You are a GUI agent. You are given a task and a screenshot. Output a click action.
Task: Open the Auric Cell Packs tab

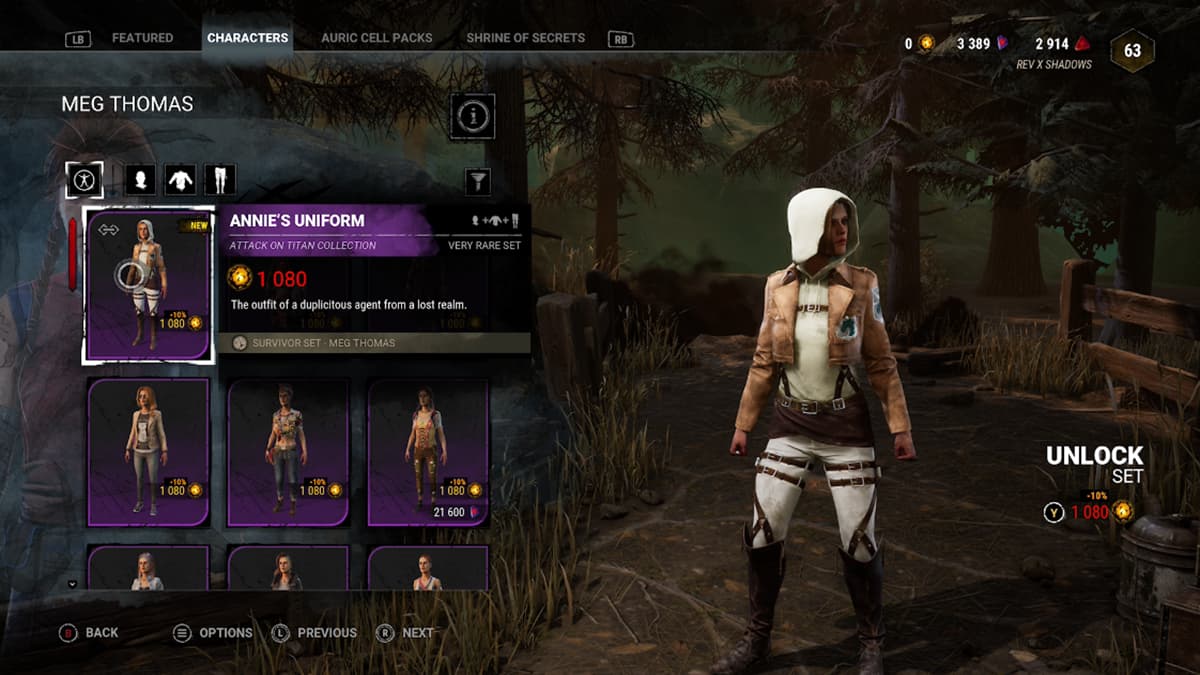coord(376,38)
